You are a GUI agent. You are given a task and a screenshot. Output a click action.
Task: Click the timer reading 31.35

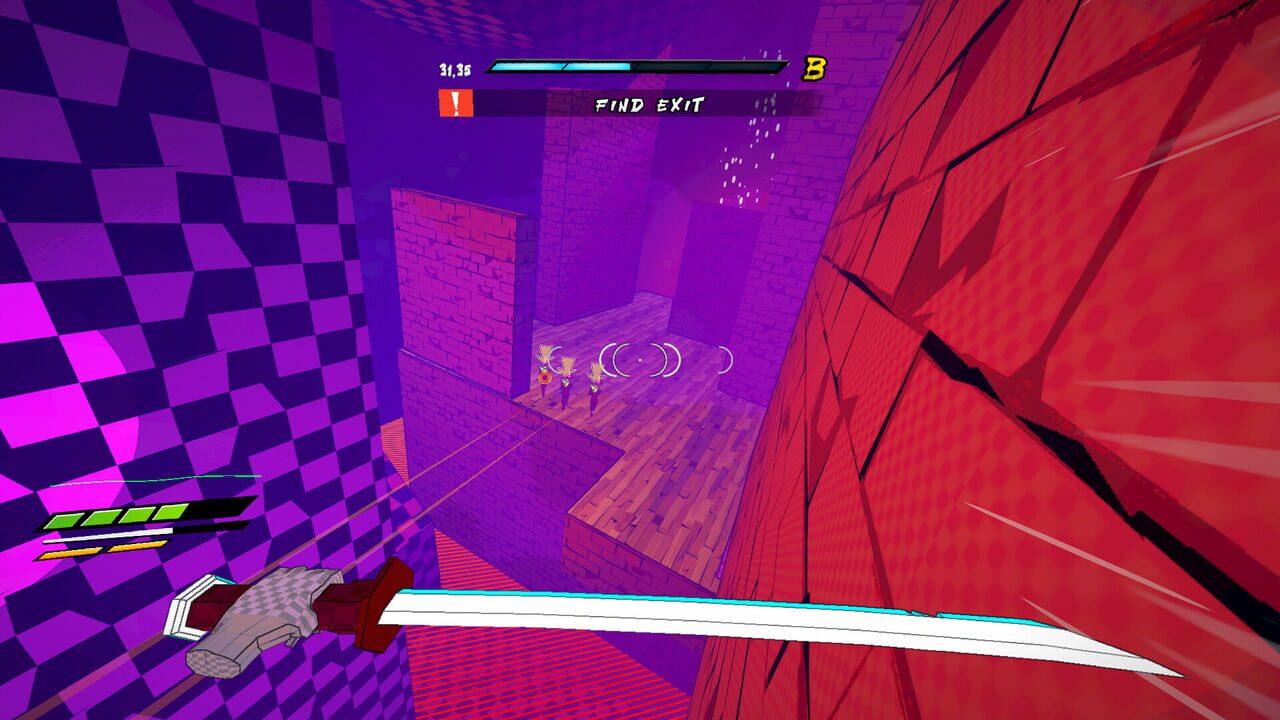454,69
